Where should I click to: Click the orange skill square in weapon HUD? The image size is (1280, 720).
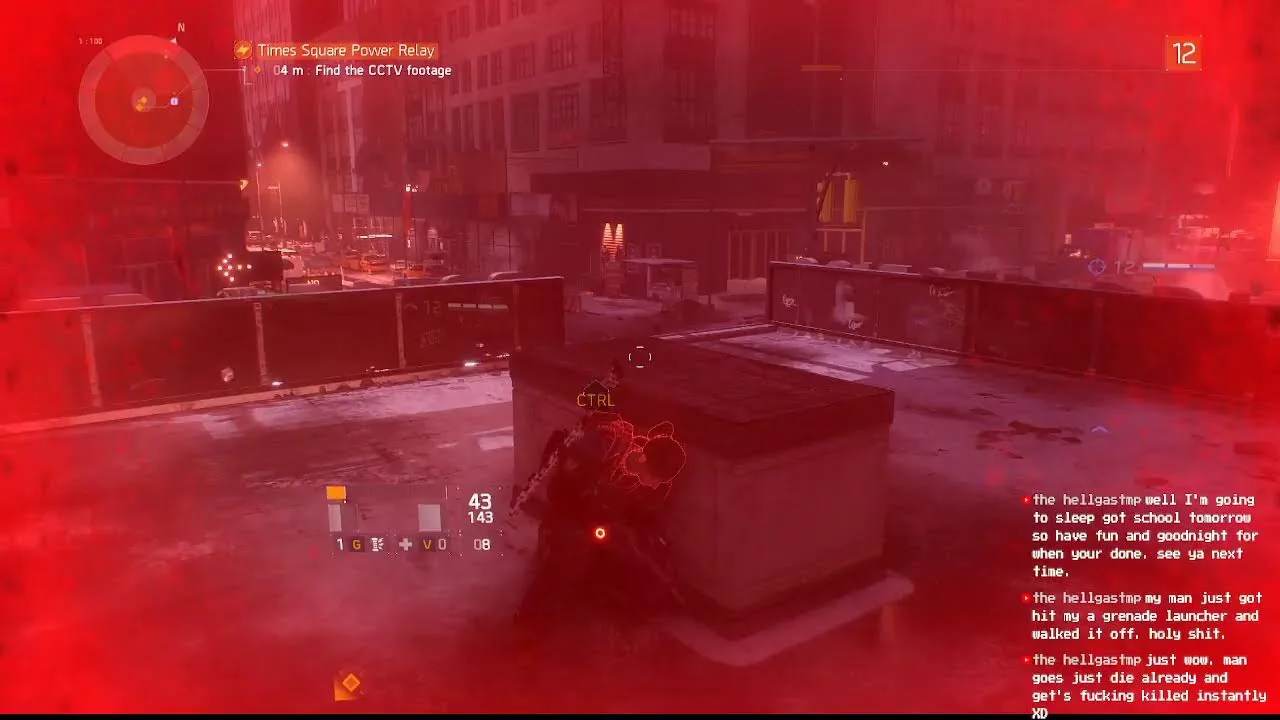click(x=336, y=493)
